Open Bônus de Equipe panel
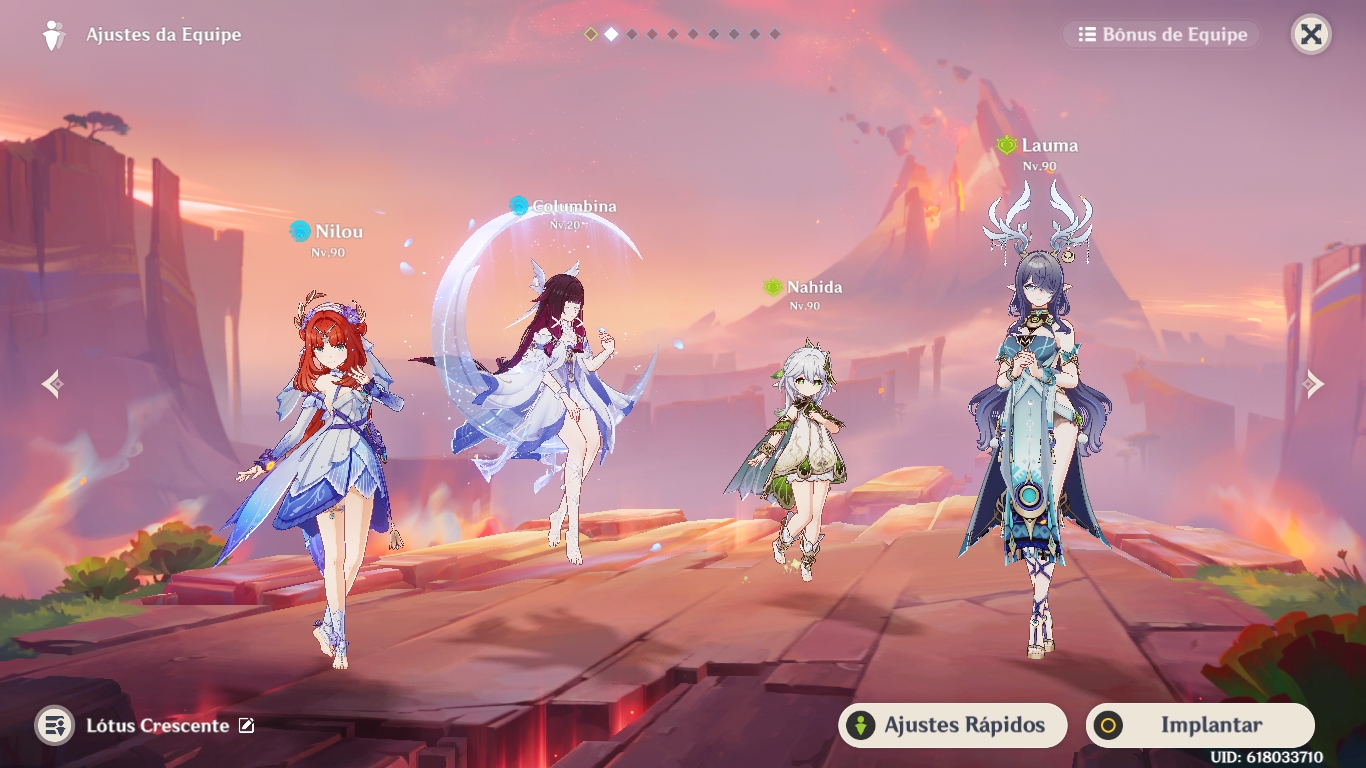The image size is (1366, 768). tap(1162, 35)
